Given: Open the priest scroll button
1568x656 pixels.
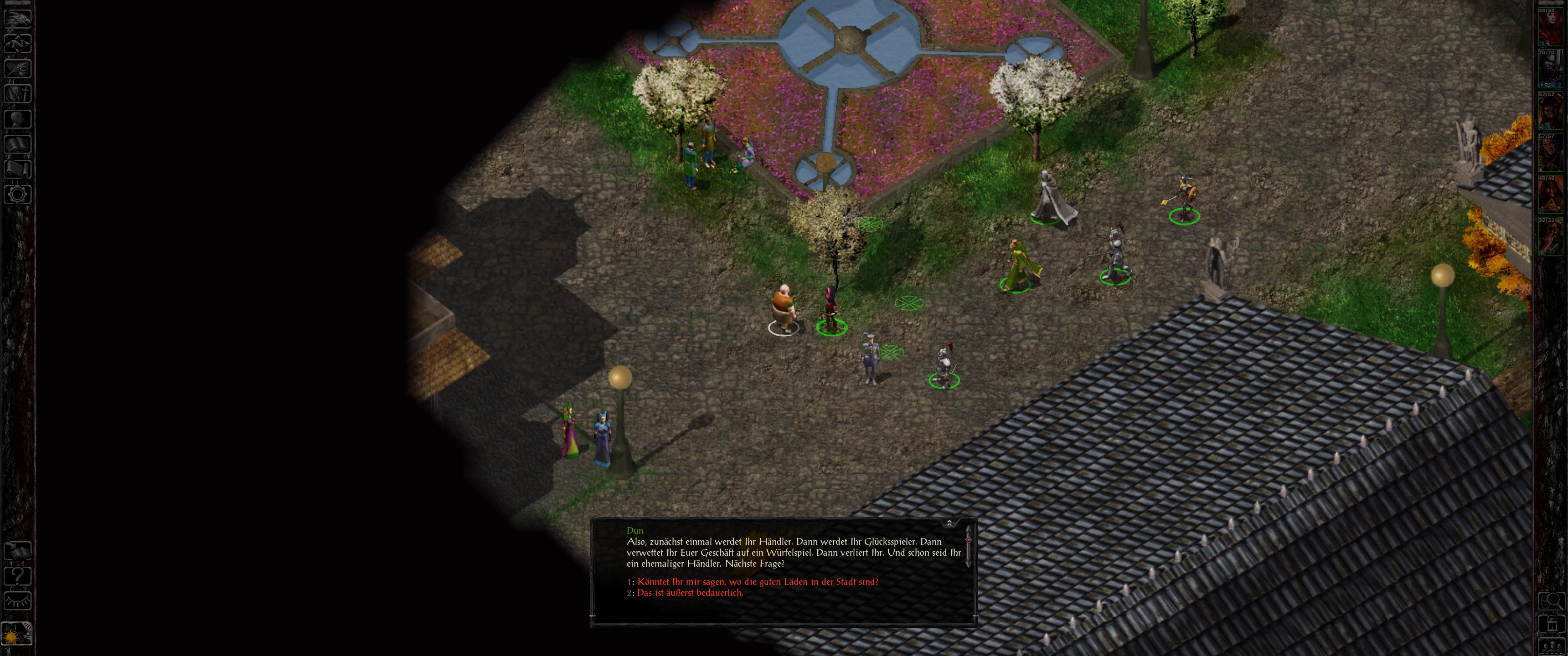Looking at the screenshot, I should (x=17, y=169).
